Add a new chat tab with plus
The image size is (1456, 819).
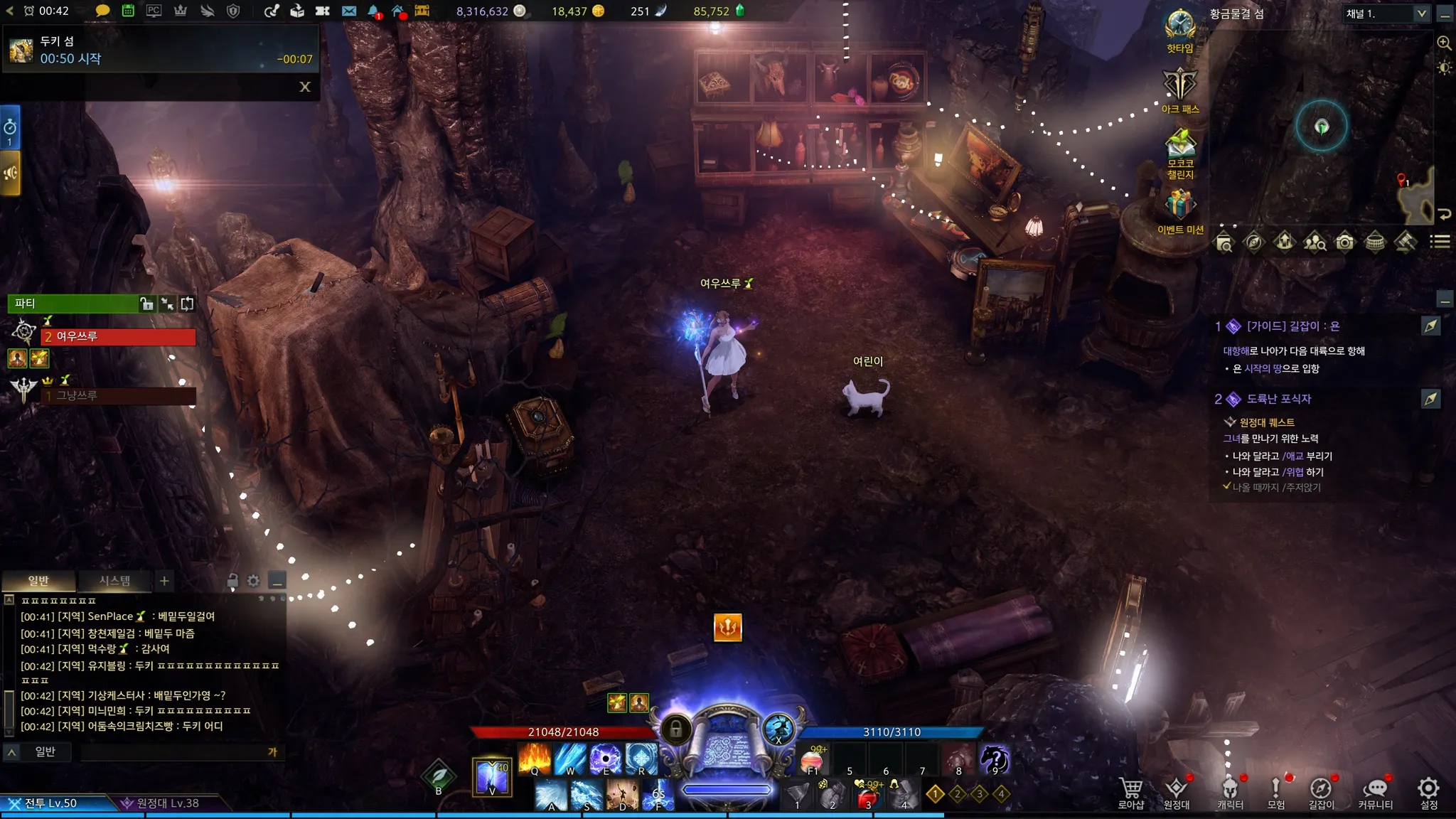pos(164,581)
